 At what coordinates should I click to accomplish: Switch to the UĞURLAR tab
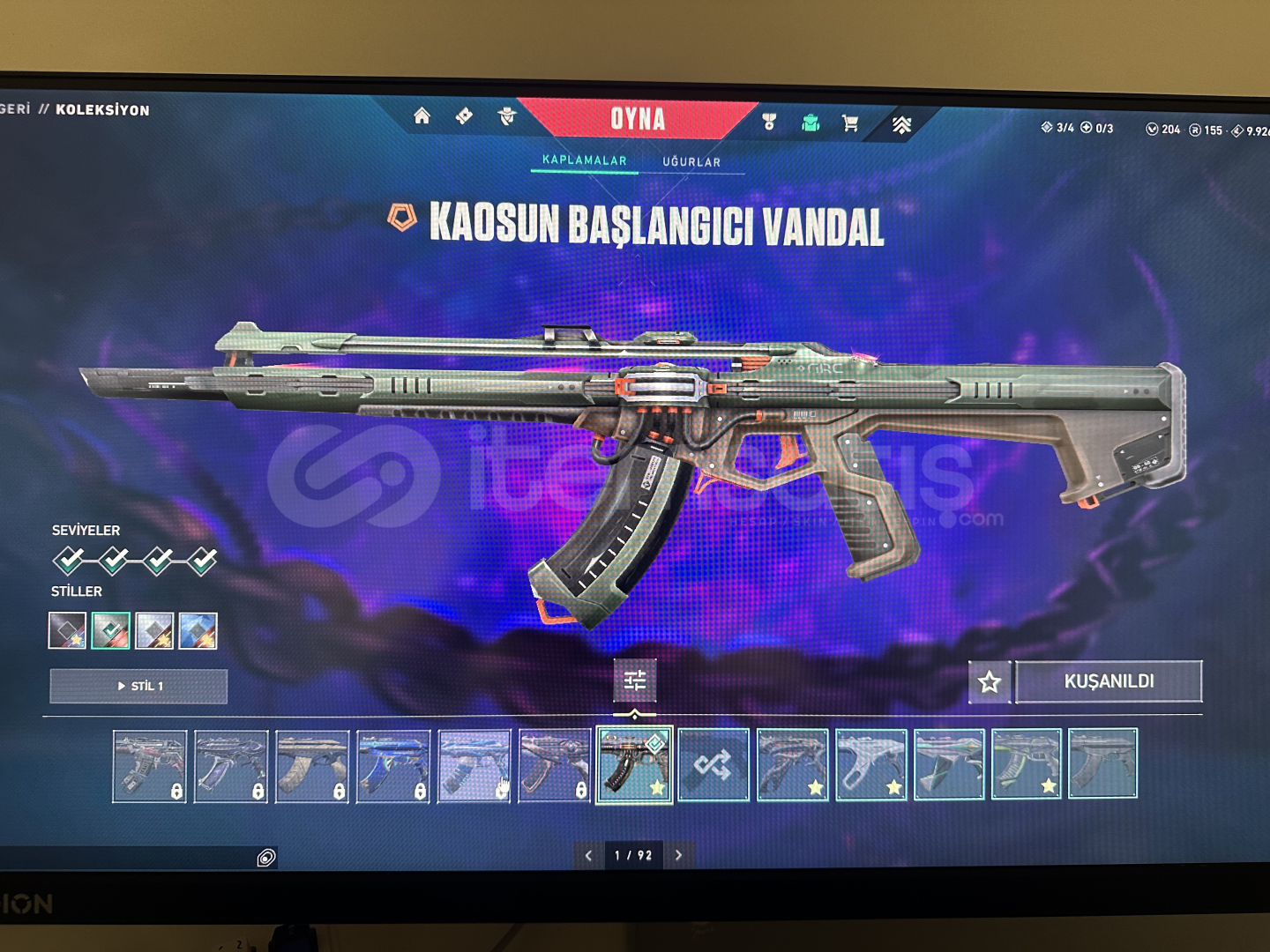(694, 161)
